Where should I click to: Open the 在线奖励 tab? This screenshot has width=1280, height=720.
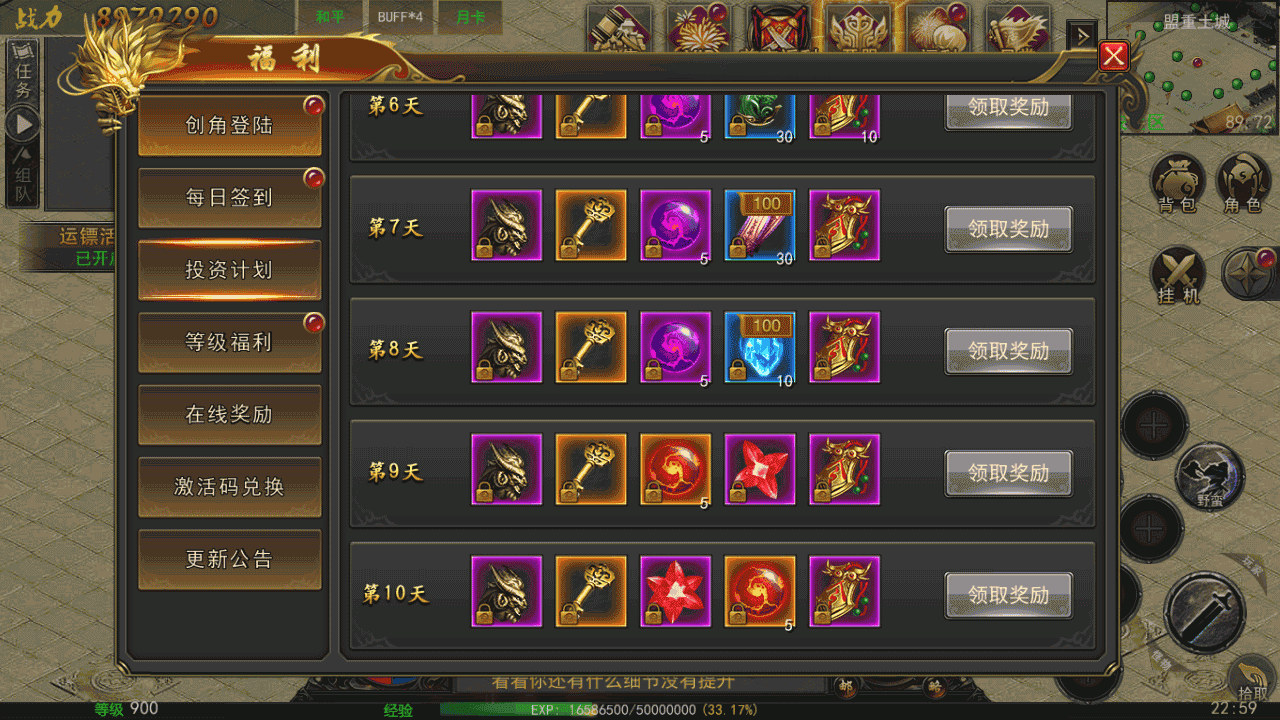point(229,414)
